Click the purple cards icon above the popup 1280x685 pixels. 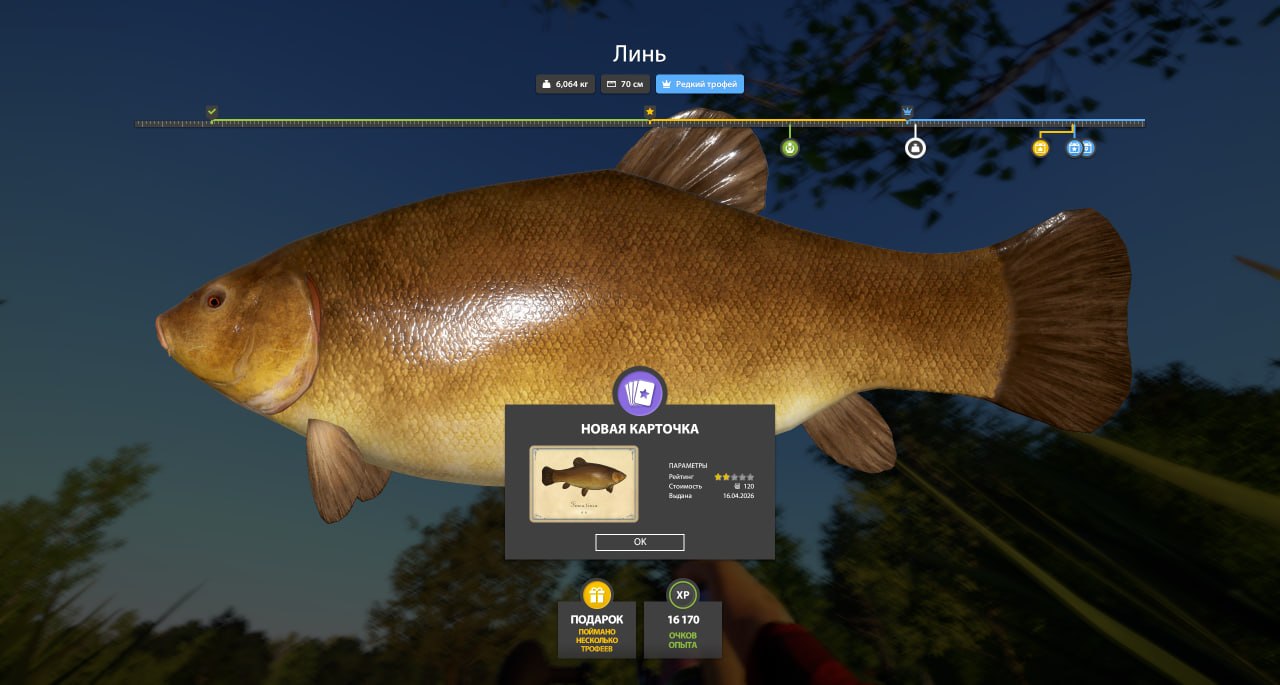[x=640, y=393]
